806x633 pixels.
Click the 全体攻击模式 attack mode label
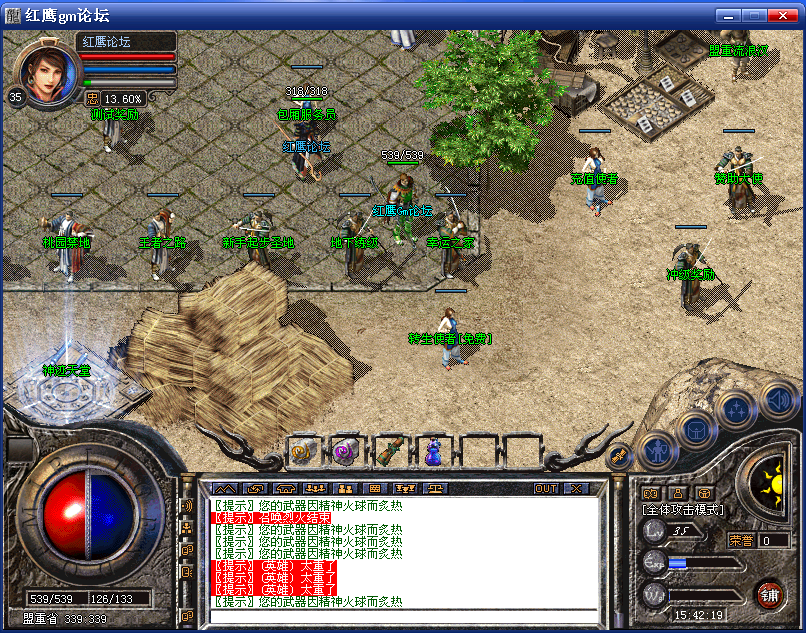click(x=683, y=510)
